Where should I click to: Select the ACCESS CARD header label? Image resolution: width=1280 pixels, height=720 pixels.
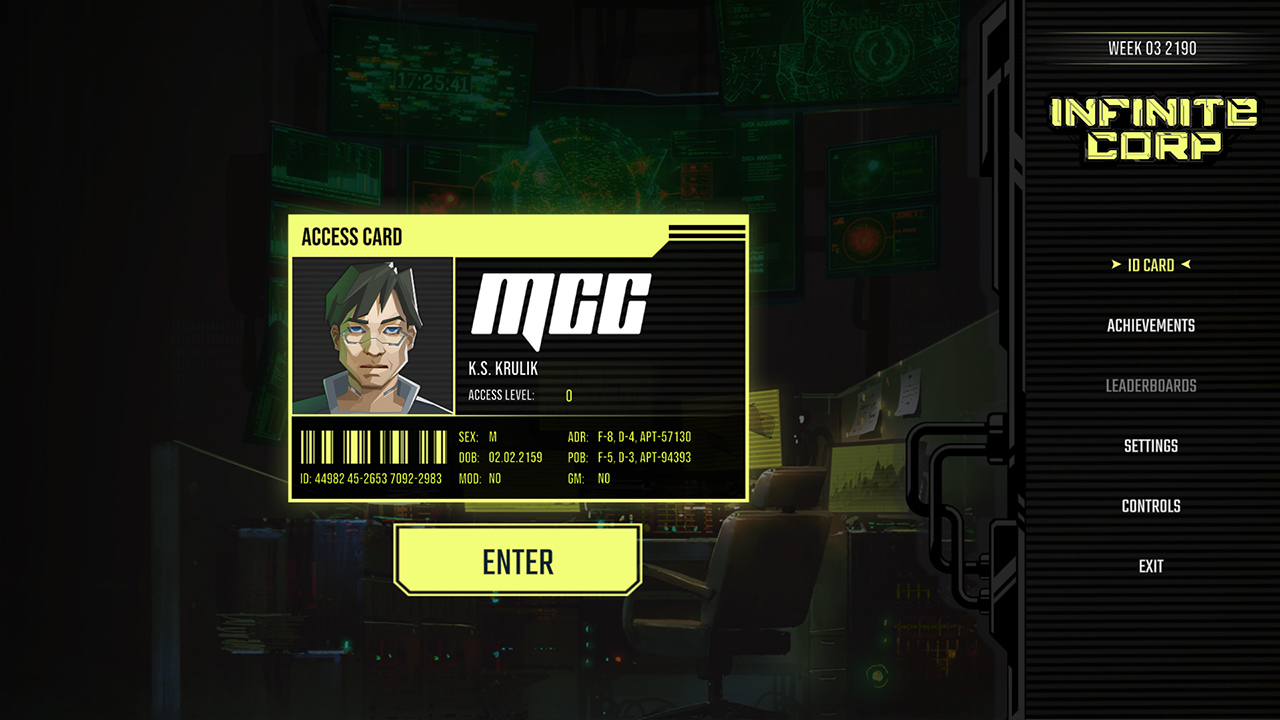(352, 238)
